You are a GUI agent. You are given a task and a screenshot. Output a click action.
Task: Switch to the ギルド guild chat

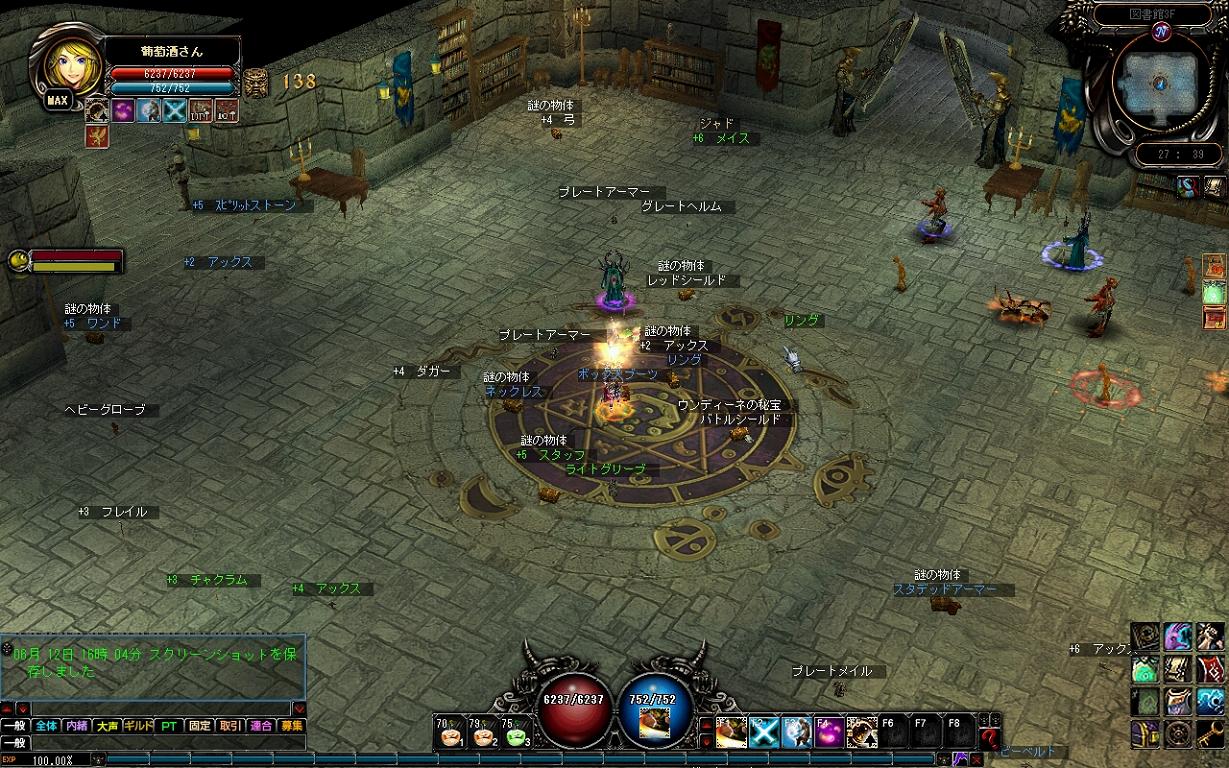(137, 726)
